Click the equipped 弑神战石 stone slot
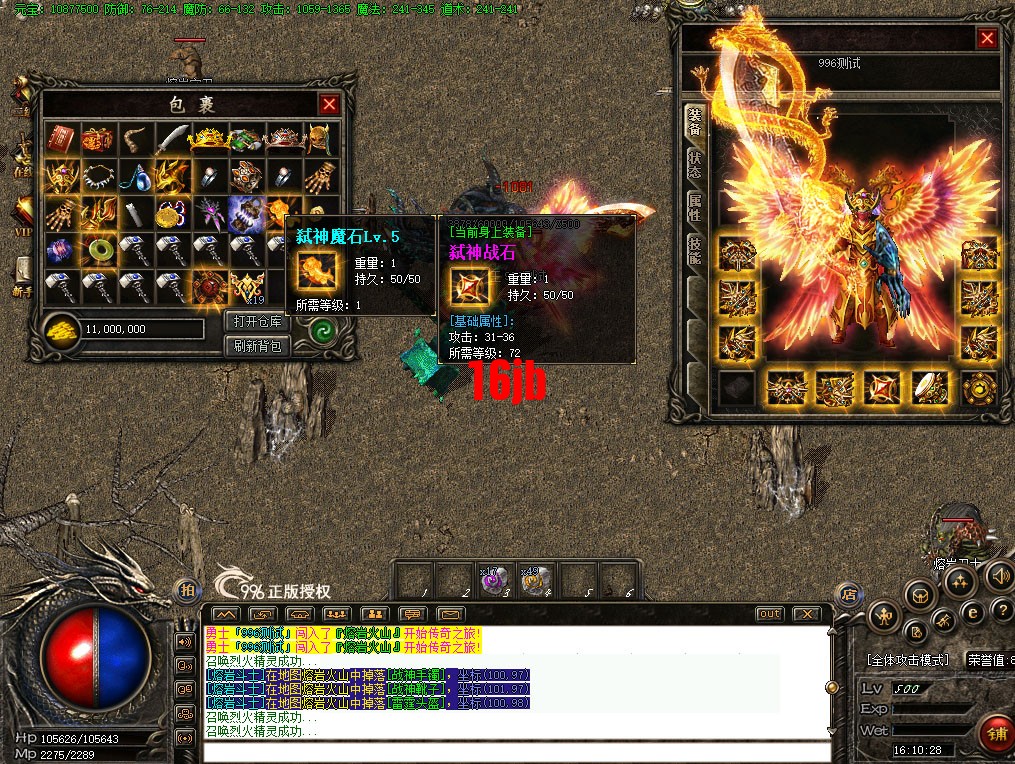Screen dimensions: 1015x764 [x=881, y=387]
